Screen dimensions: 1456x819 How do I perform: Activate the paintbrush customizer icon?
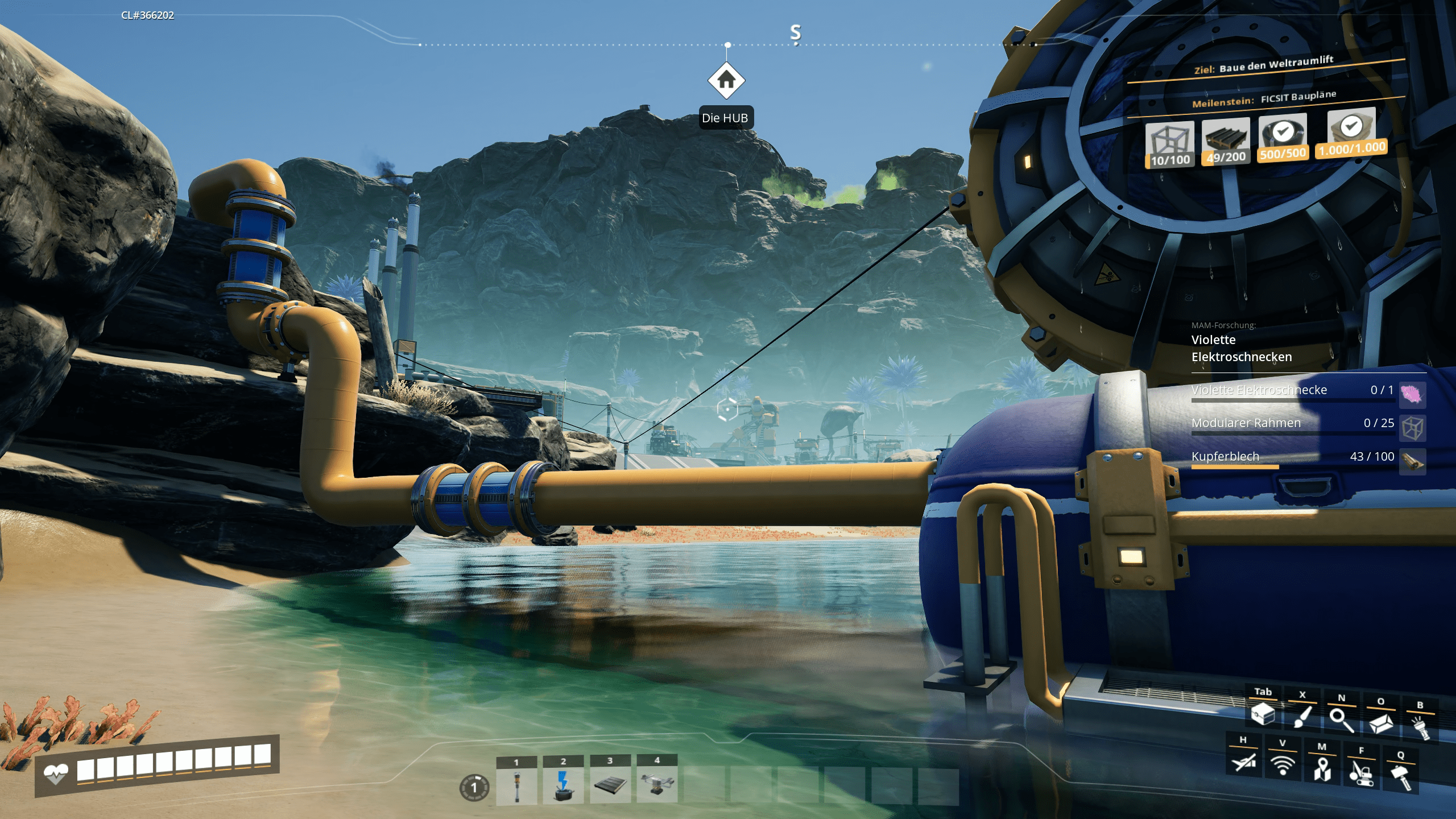pyautogui.click(x=1302, y=717)
